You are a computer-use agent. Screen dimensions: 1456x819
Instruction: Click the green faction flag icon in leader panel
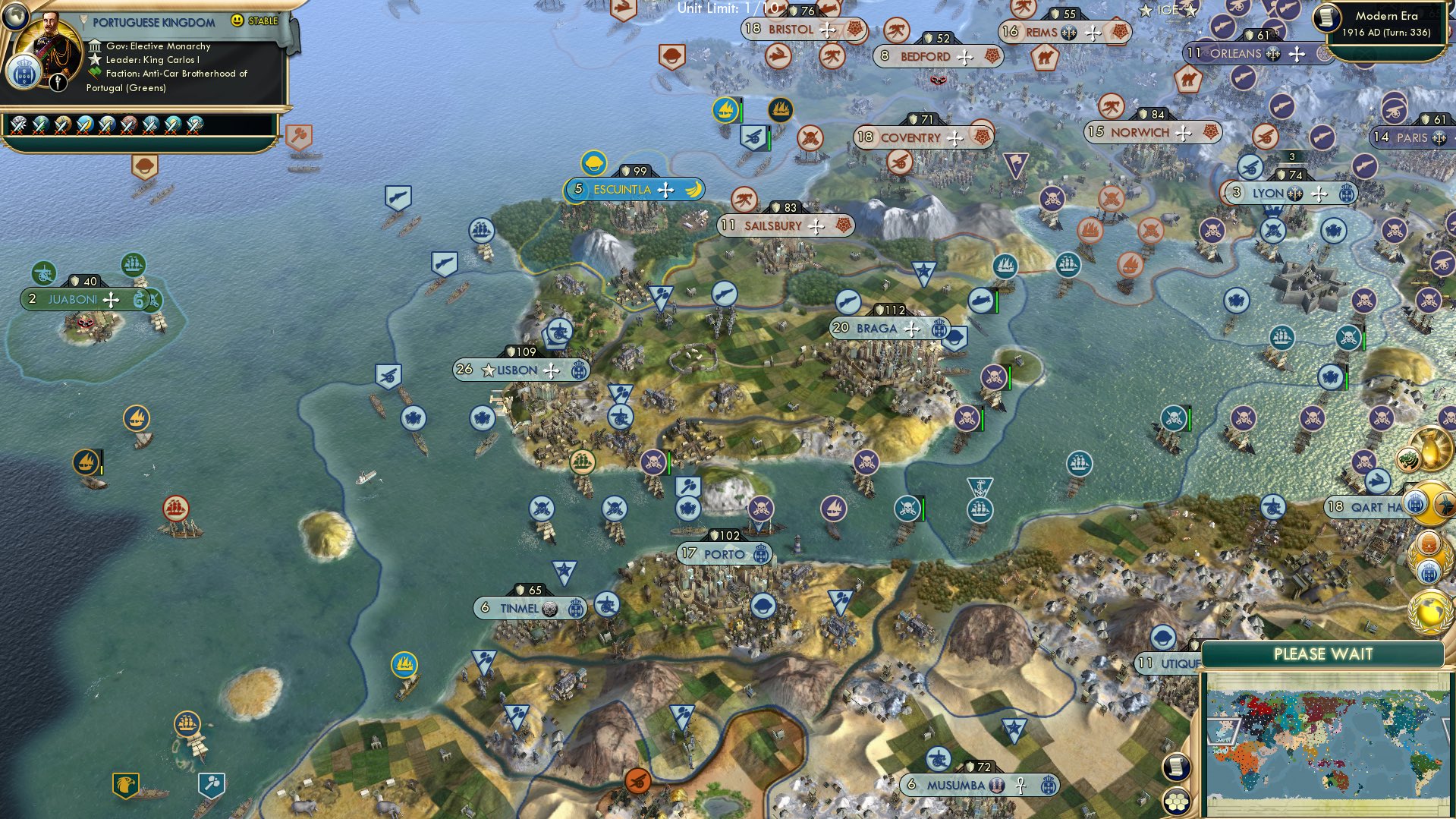point(94,72)
